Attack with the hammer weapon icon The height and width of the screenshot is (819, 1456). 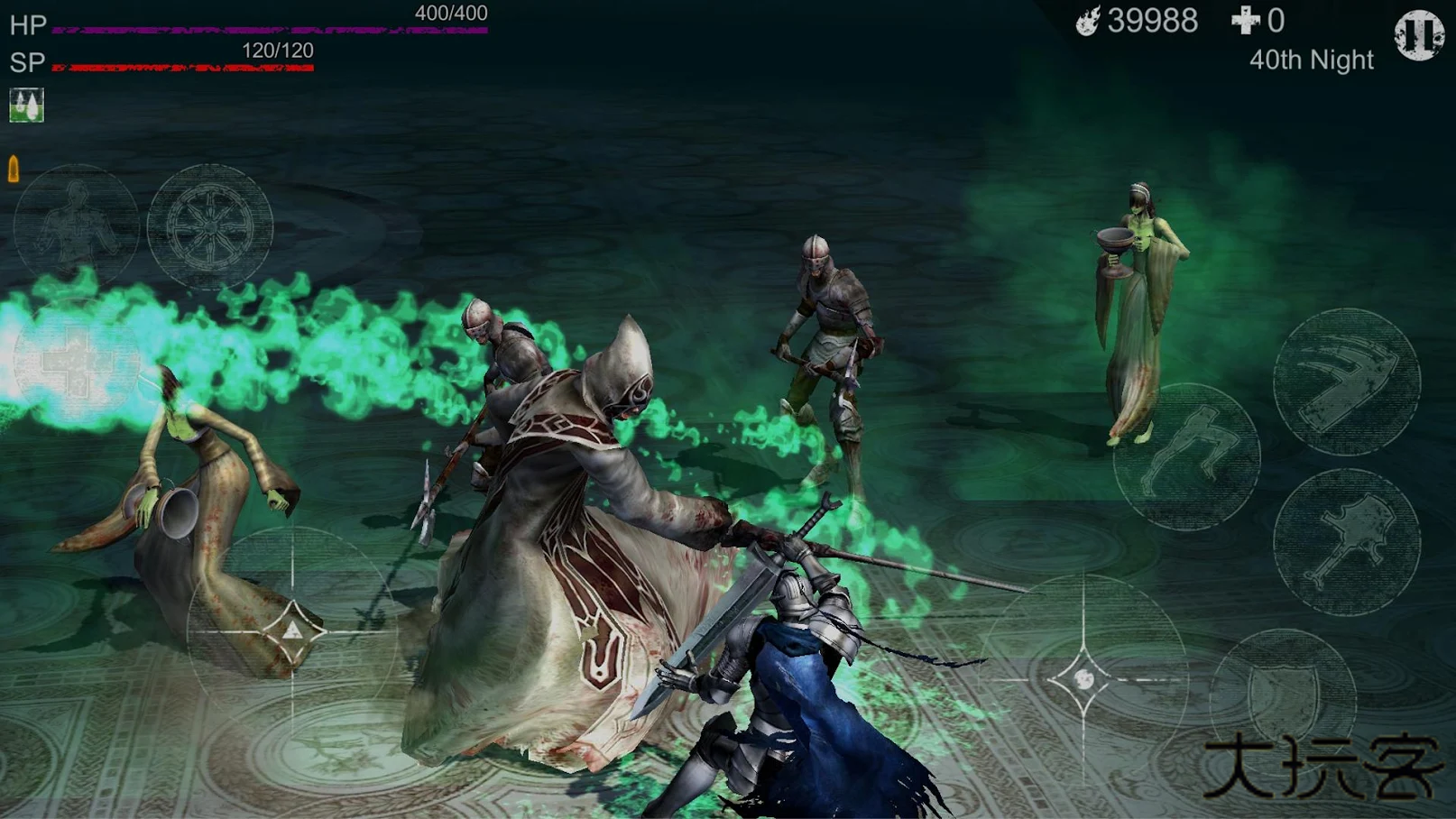tap(1348, 540)
